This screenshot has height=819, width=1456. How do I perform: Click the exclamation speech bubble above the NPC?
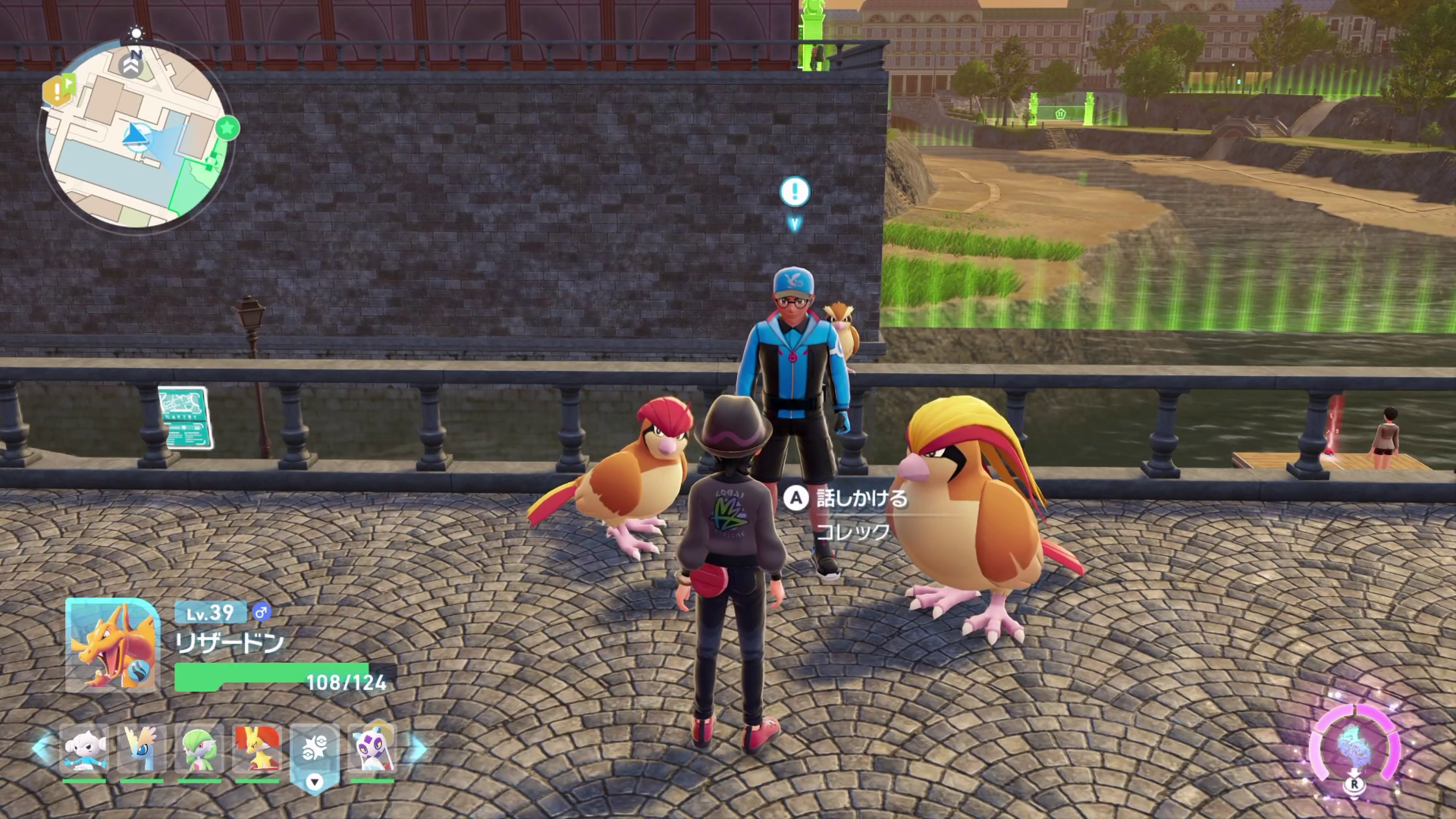pos(795,191)
